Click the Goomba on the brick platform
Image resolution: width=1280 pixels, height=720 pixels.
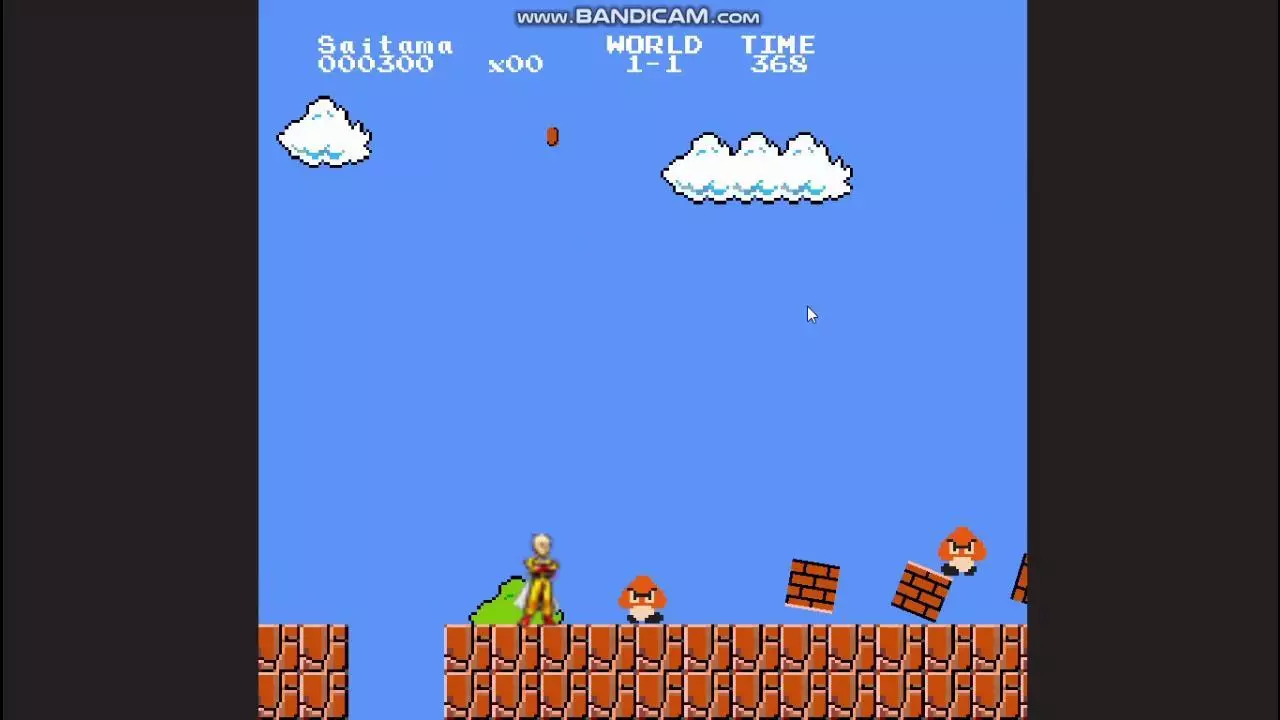pos(960,548)
